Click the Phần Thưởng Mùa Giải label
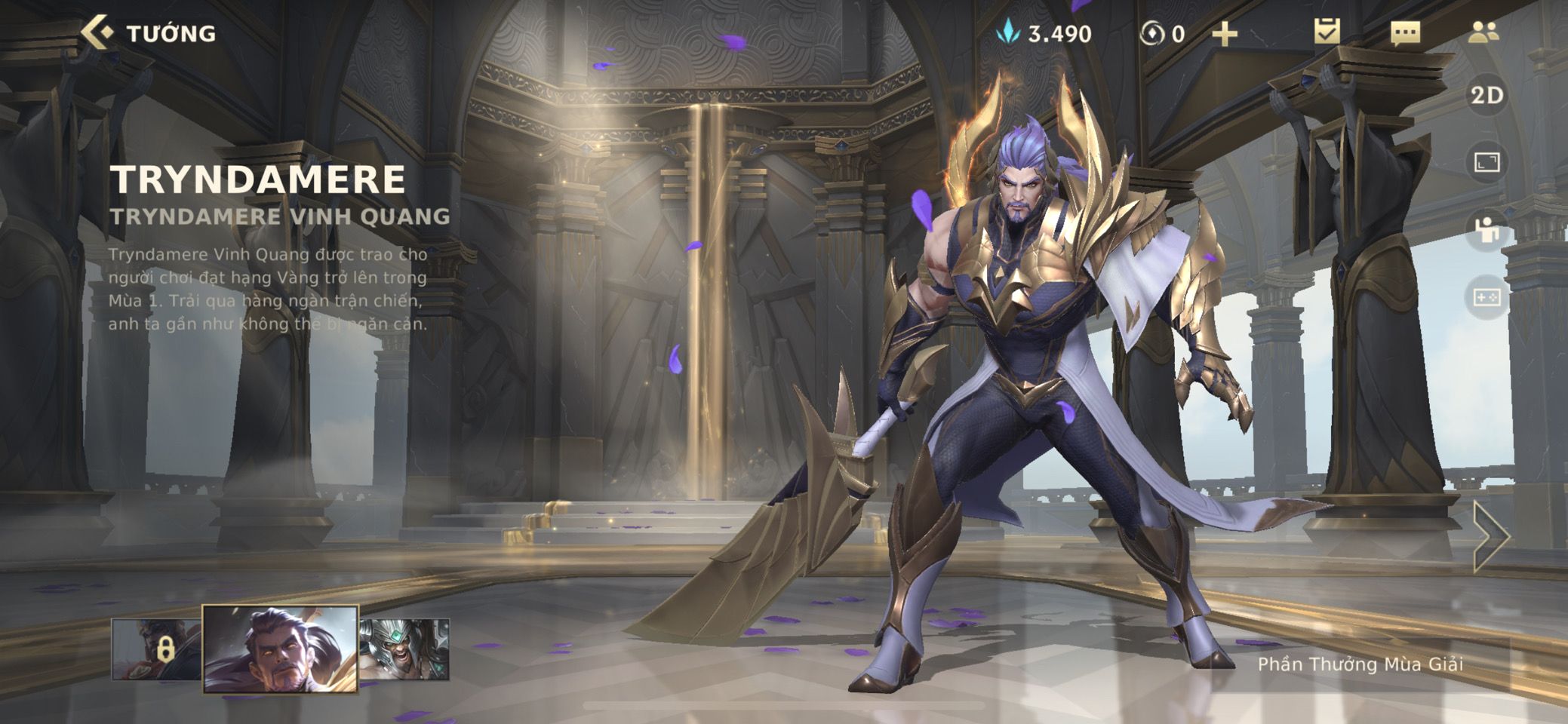The image size is (1568, 724). pyautogui.click(x=1360, y=664)
